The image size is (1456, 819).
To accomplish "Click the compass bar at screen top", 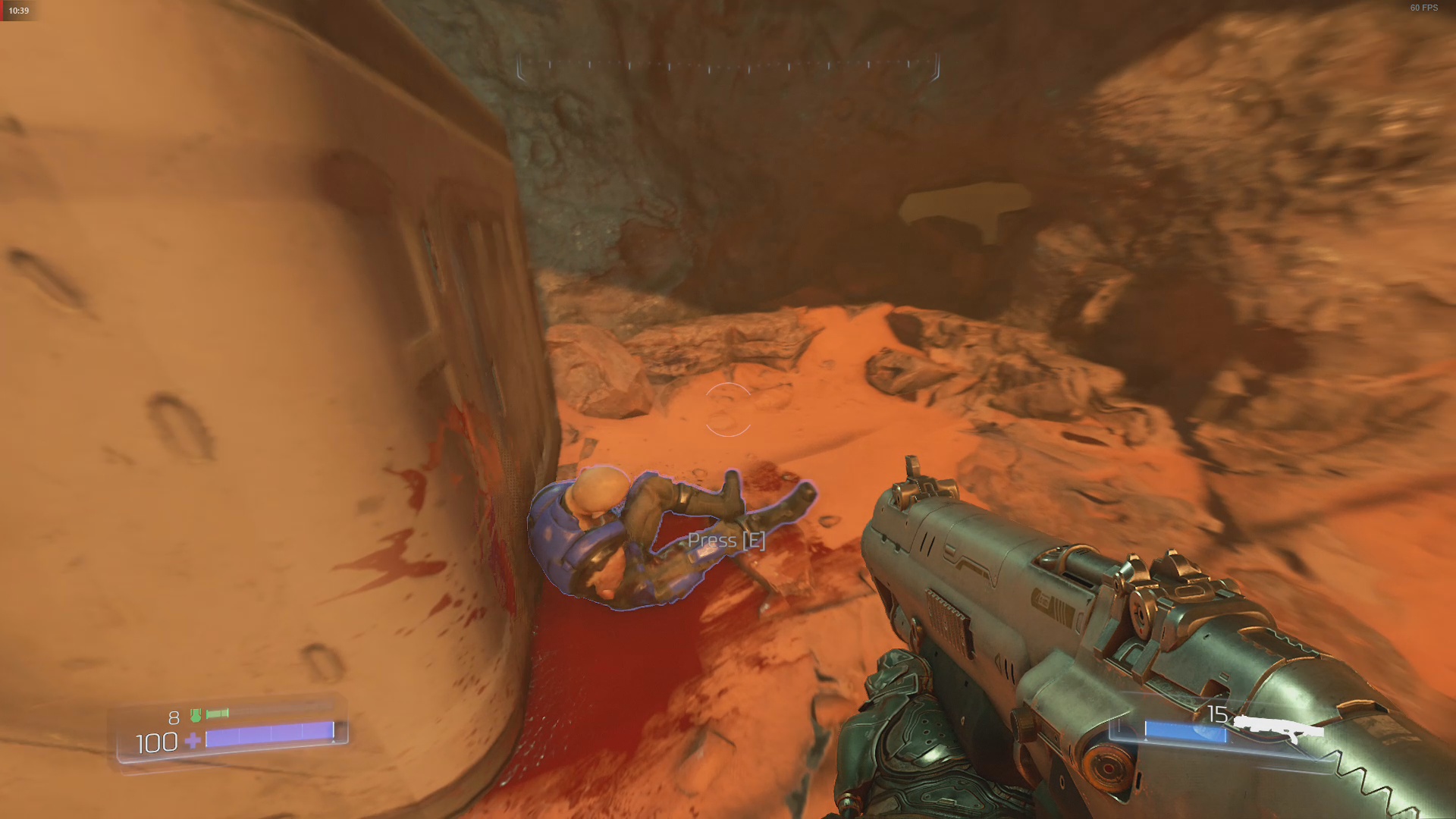I will pos(728,68).
